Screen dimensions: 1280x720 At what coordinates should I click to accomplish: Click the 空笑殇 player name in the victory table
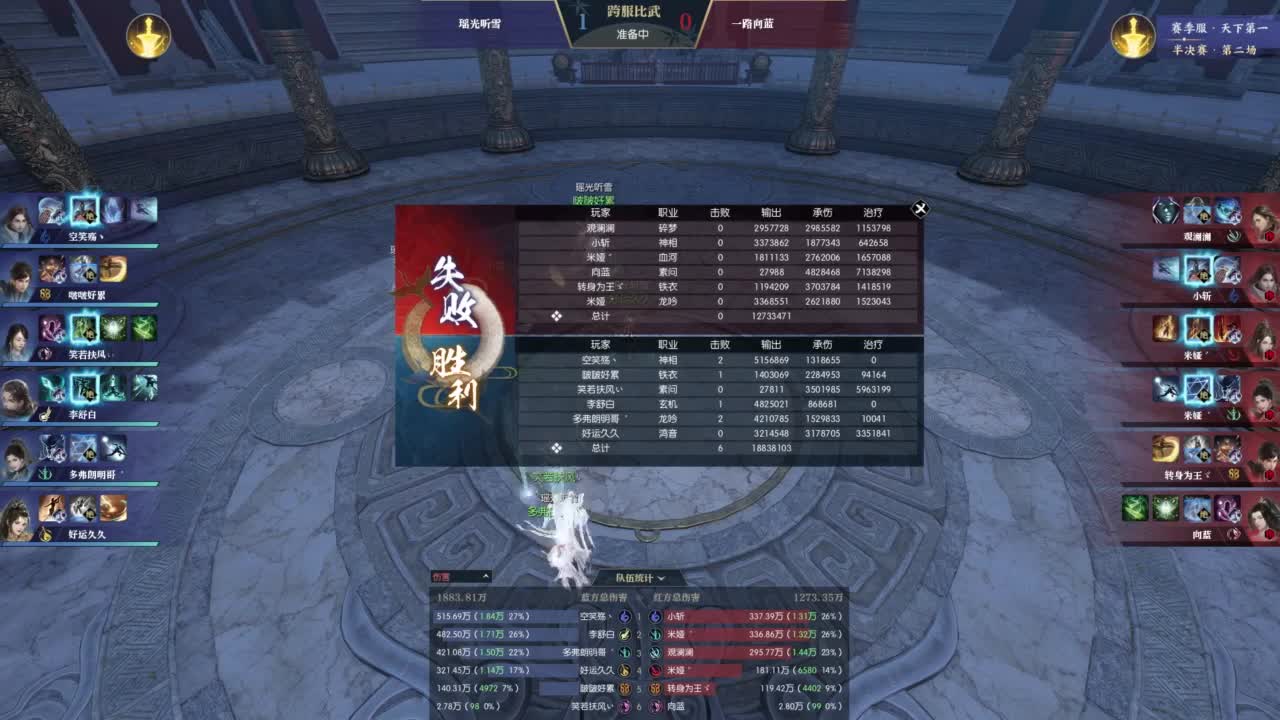coord(599,360)
